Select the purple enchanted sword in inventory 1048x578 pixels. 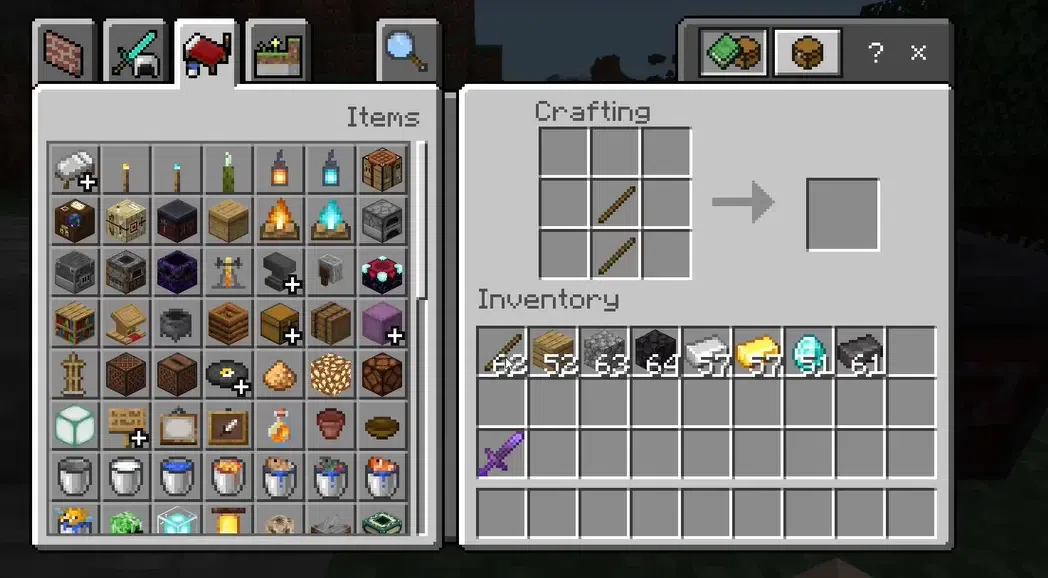(503, 454)
